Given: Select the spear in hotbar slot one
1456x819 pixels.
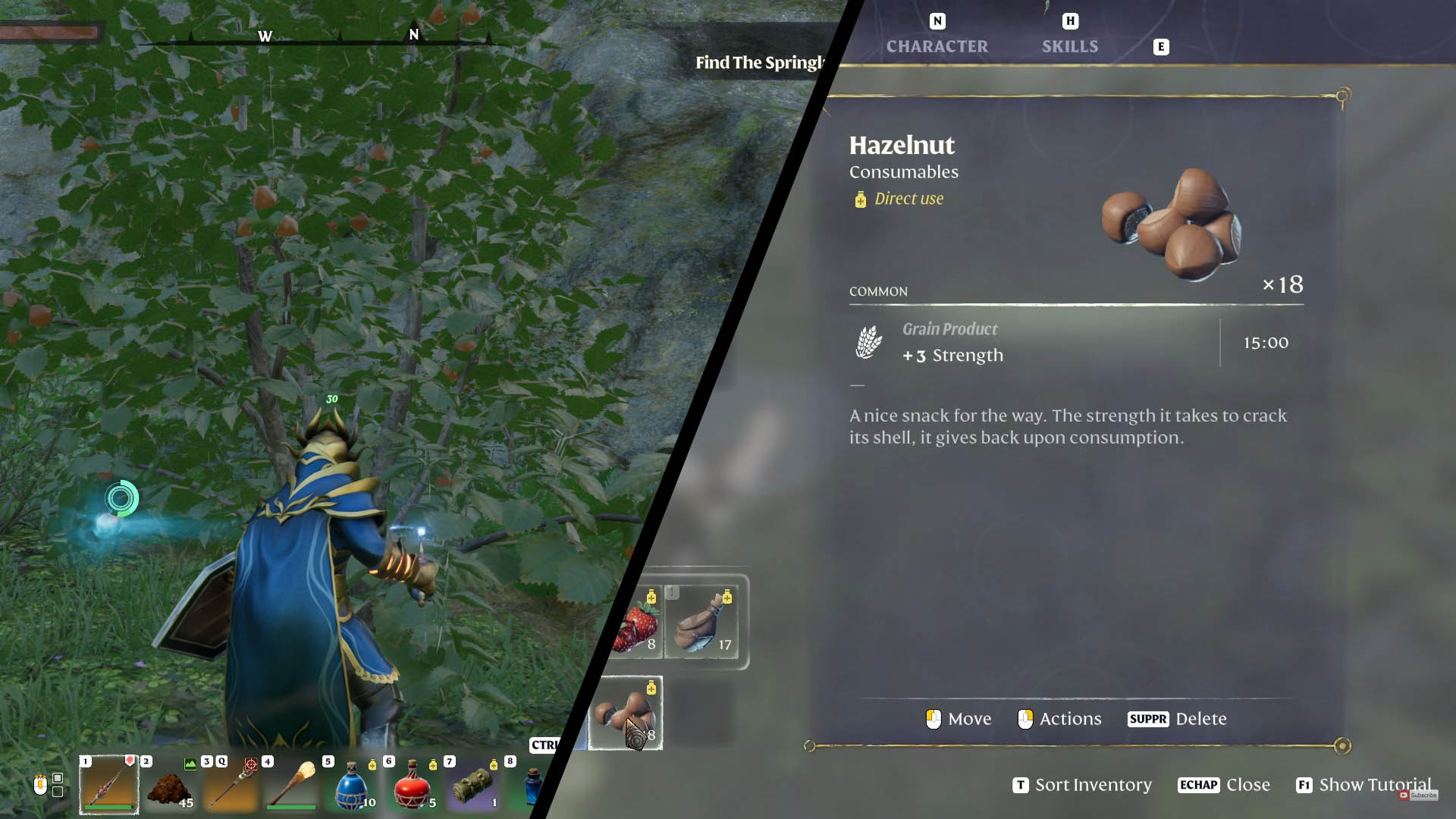Looking at the screenshot, I should click(x=109, y=785).
